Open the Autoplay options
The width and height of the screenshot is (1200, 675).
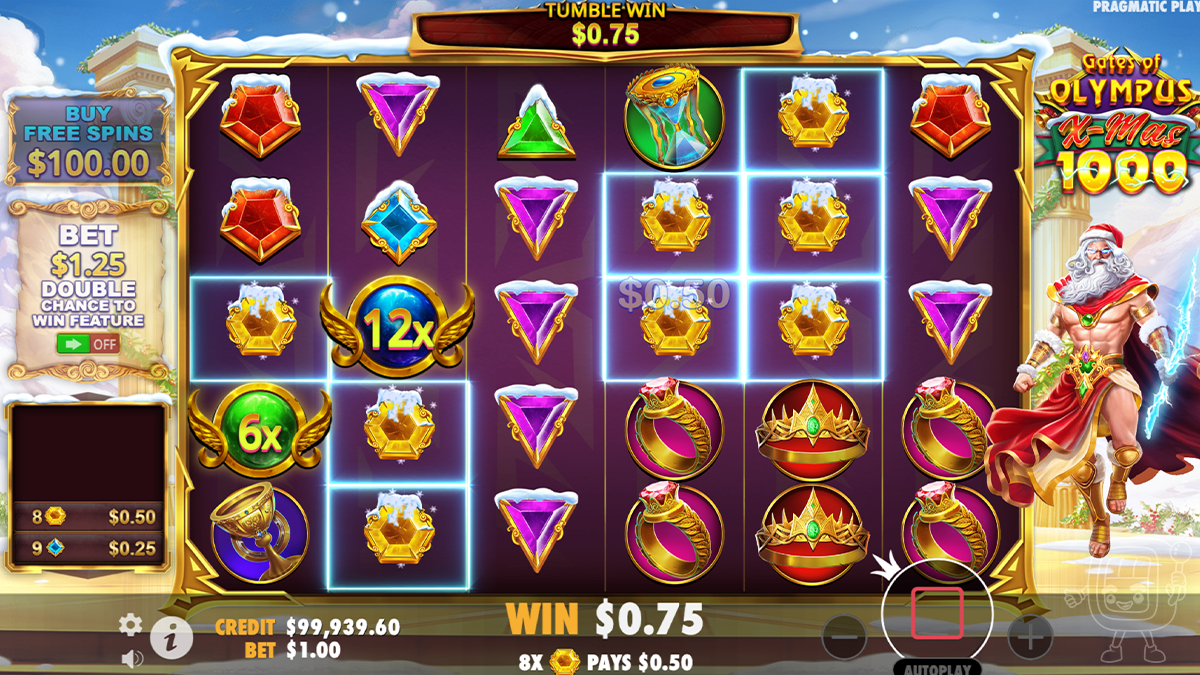937,667
